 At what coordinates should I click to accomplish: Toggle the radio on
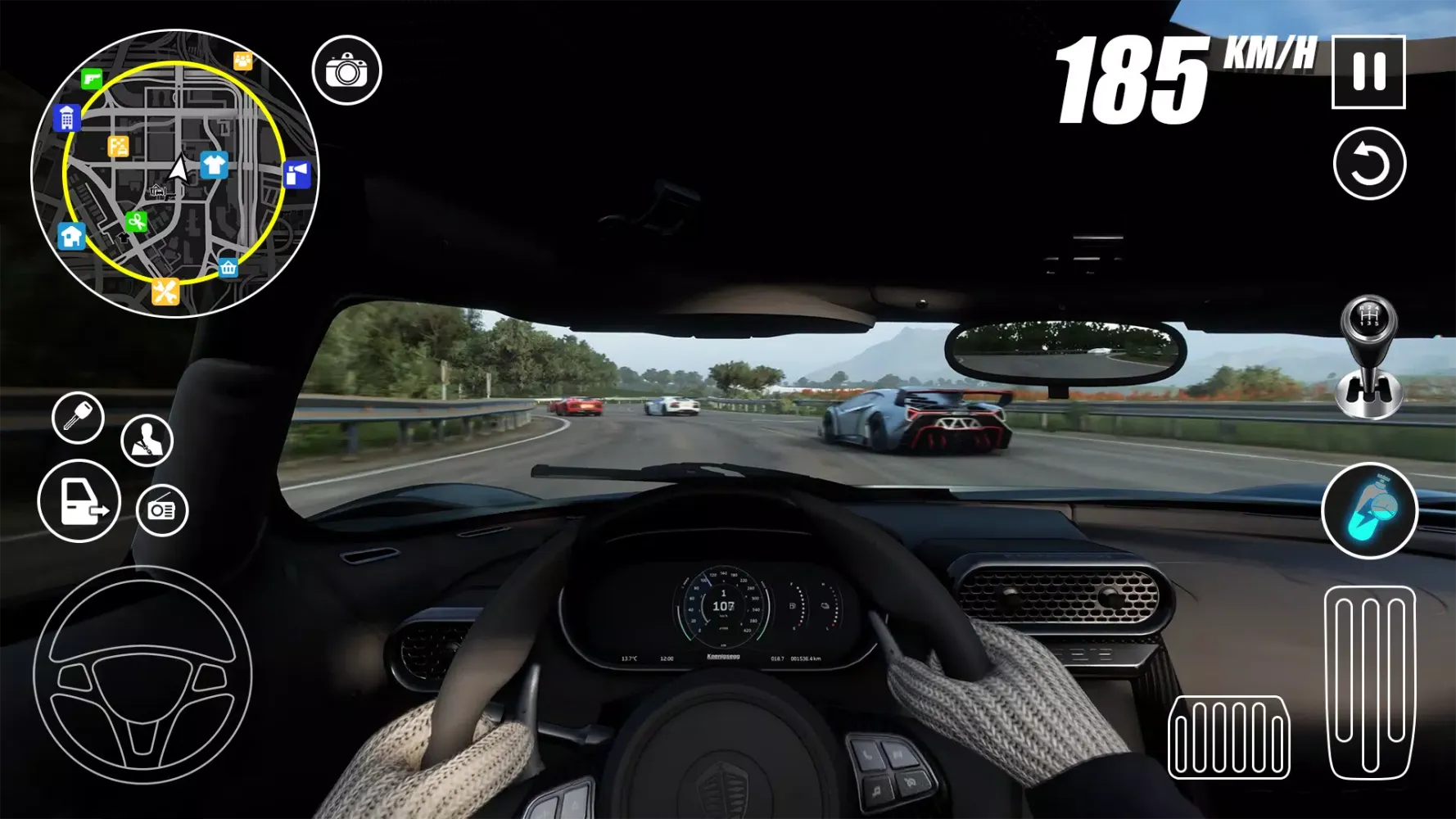pyautogui.click(x=161, y=509)
